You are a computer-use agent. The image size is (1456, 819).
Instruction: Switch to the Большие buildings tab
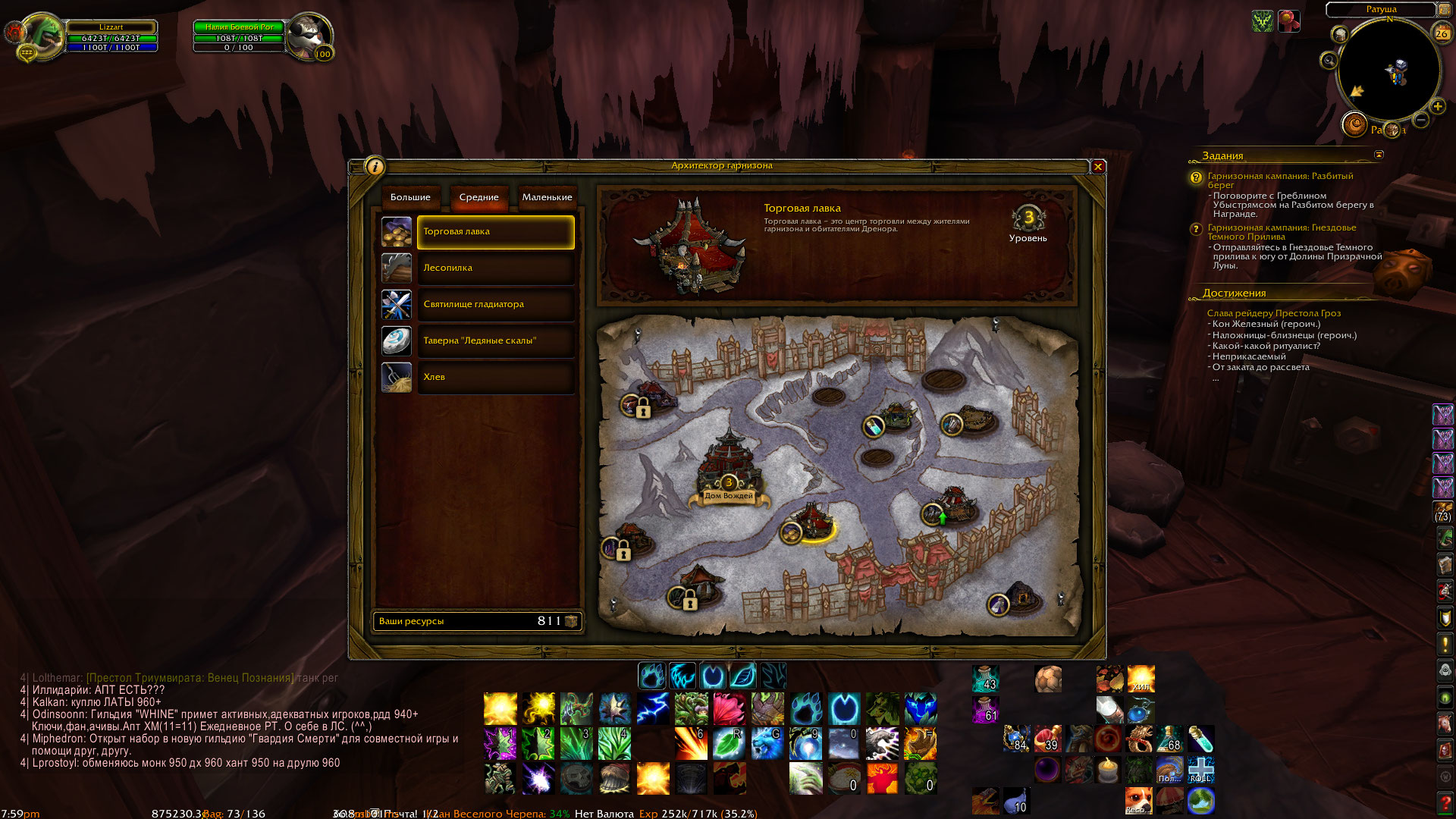pos(410,197)
